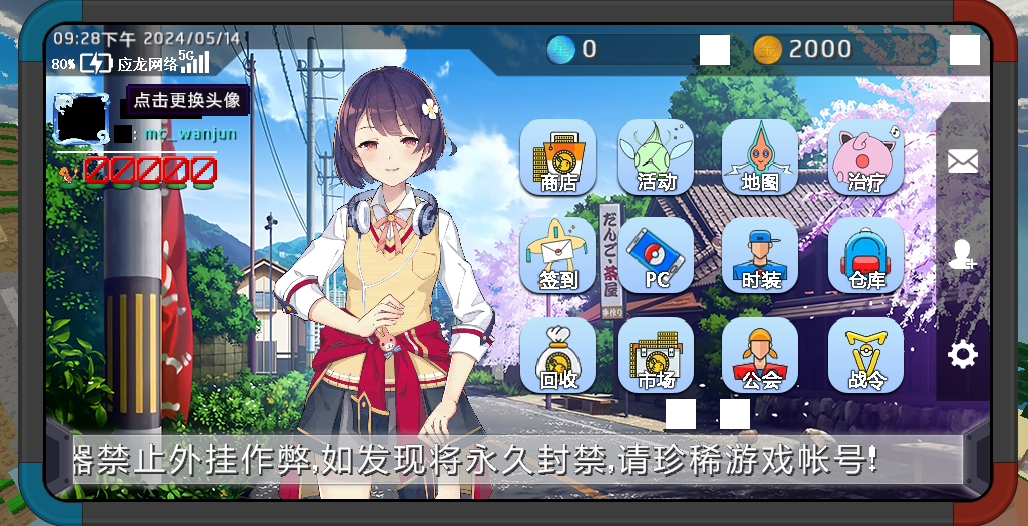The image size is (1028, 526).
Task: Open the 商店 shop menu
Action: [558, 157]
